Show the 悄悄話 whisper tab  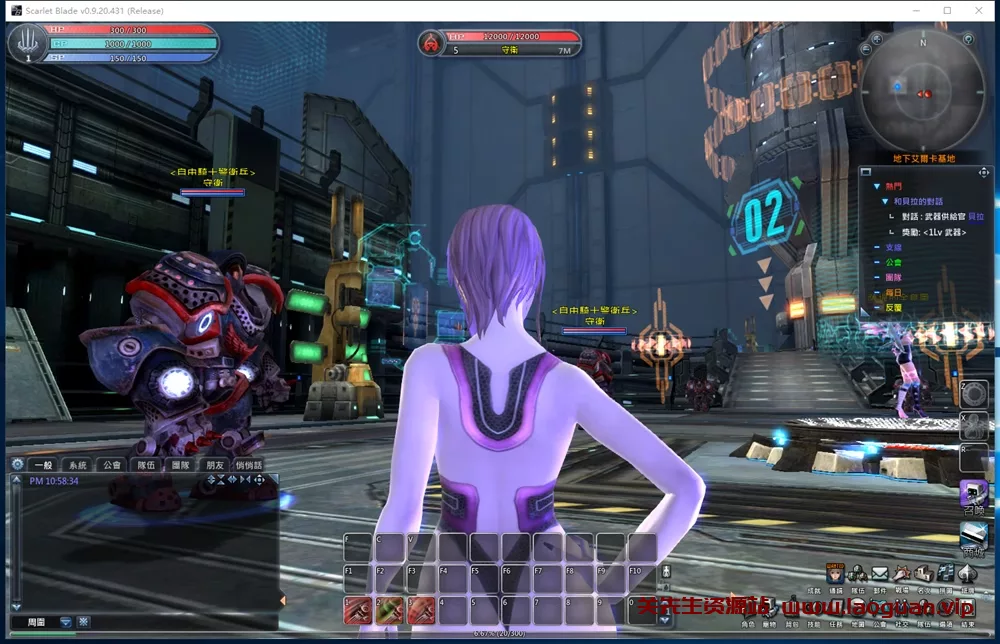(248, 465)
